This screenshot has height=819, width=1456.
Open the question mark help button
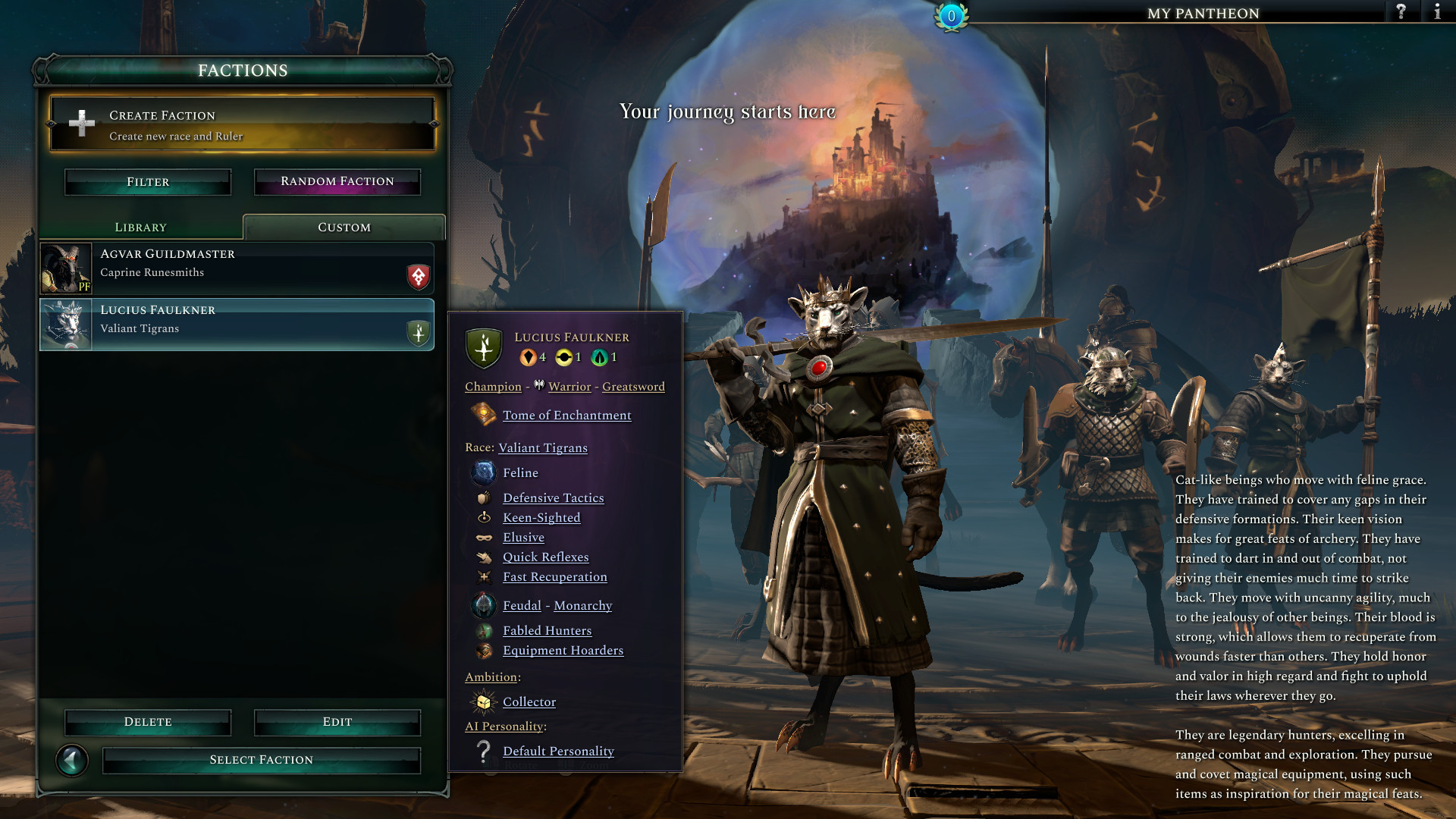click(x=1401, y=12)
